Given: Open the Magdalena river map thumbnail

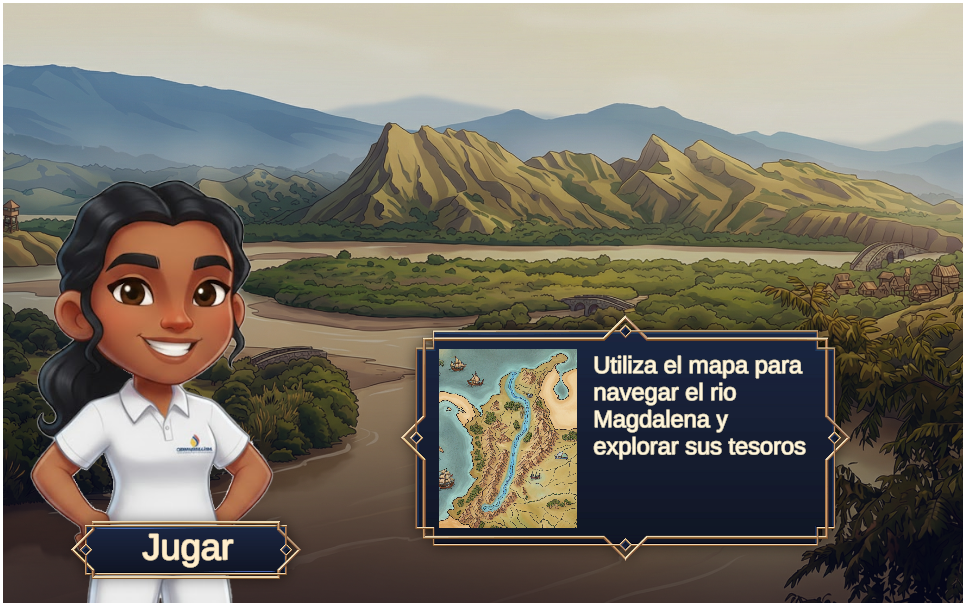Looking at the screenshot, I should coord(508,438).
